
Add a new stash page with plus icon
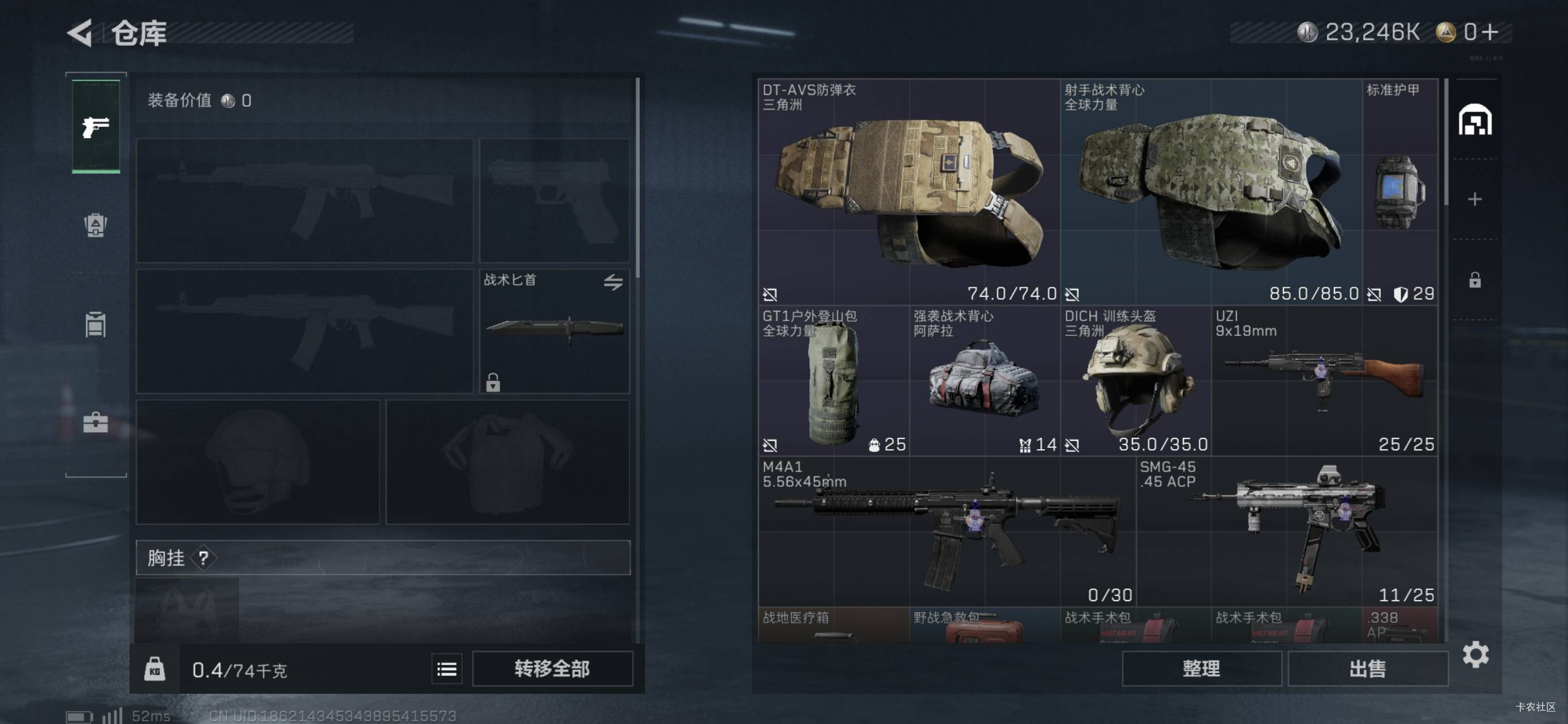[1474, 199]
